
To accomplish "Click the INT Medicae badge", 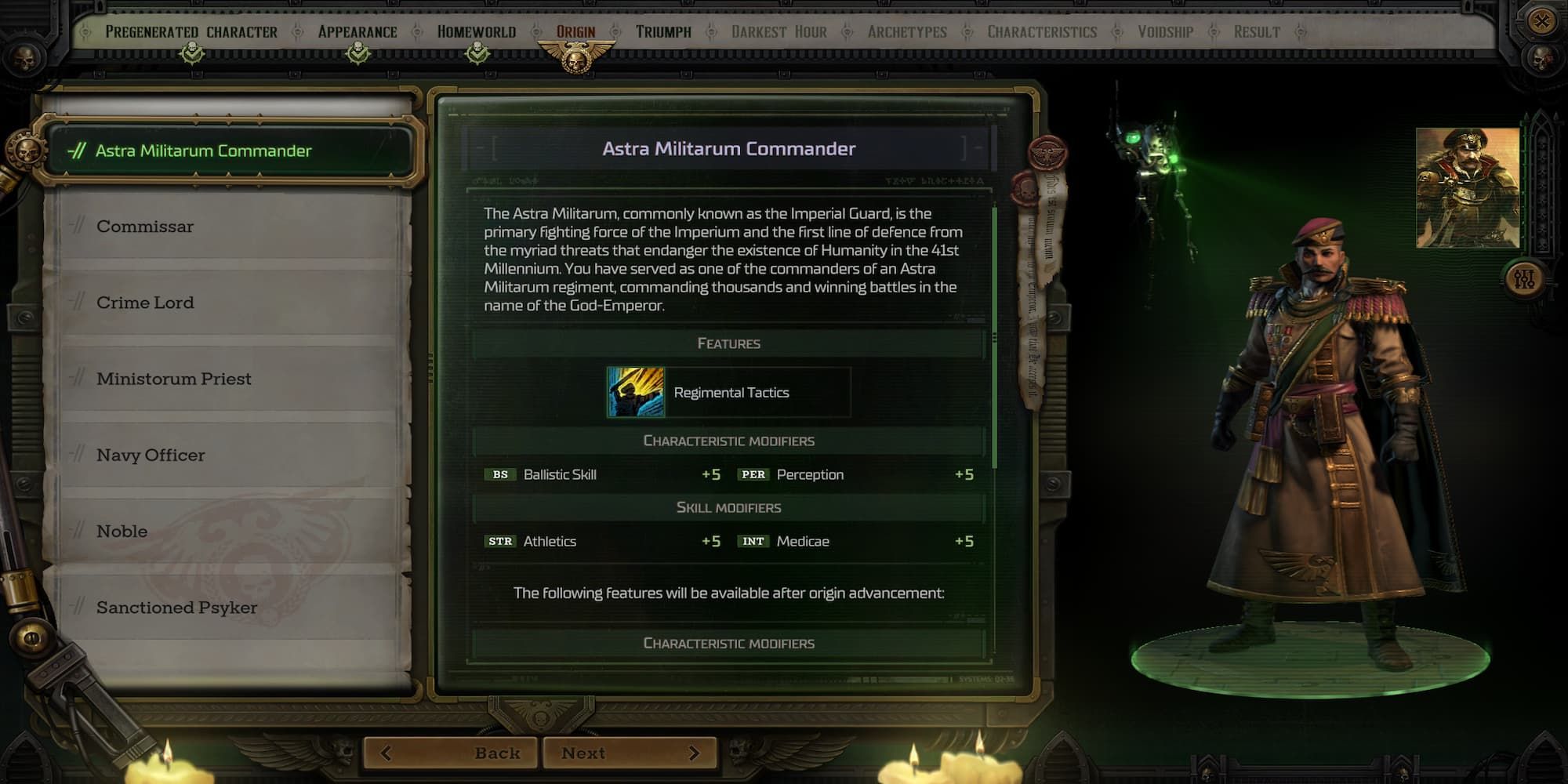I will click(x=754, y=541).
